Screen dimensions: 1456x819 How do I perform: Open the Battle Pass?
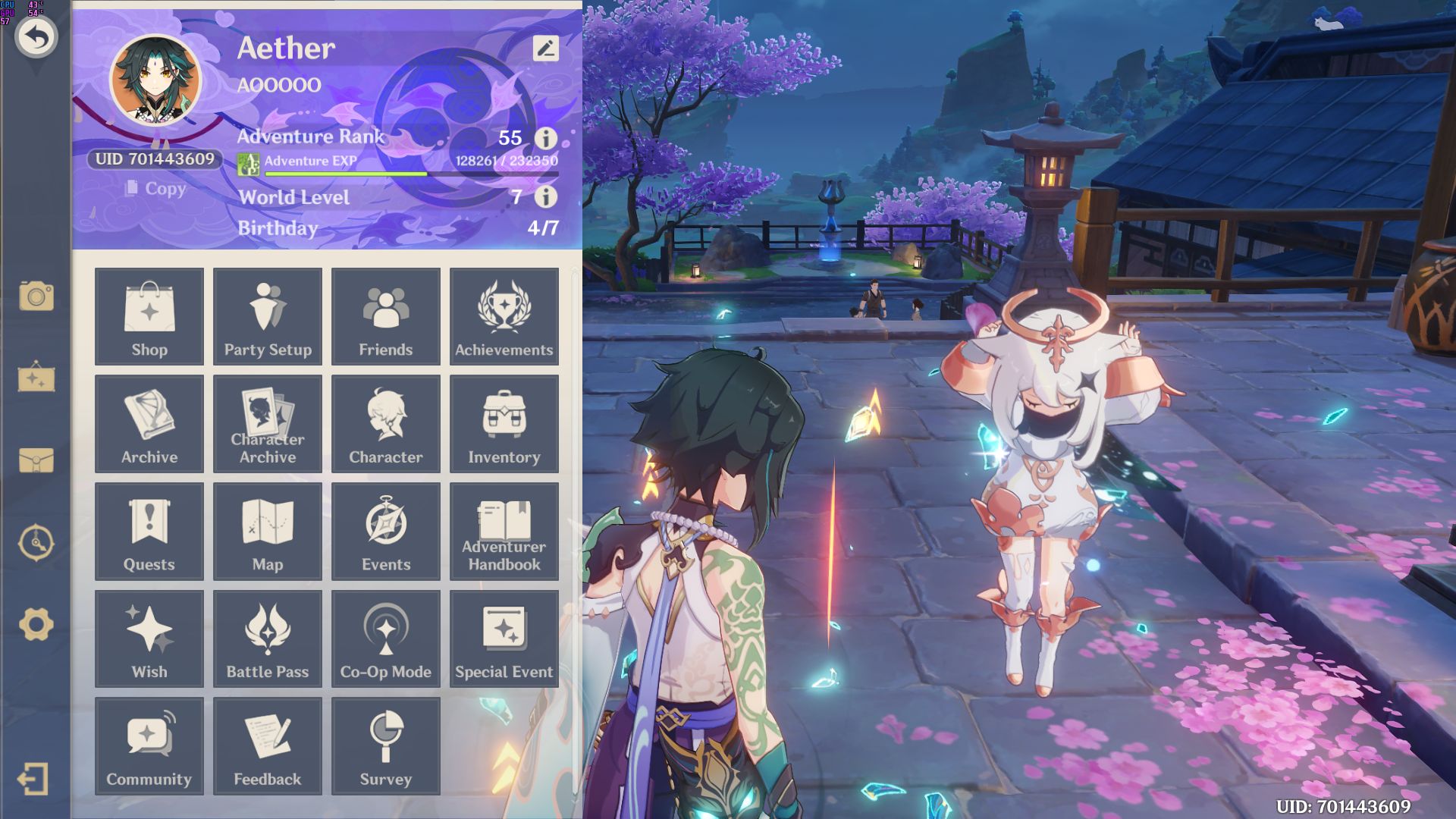tap(267, 639)
